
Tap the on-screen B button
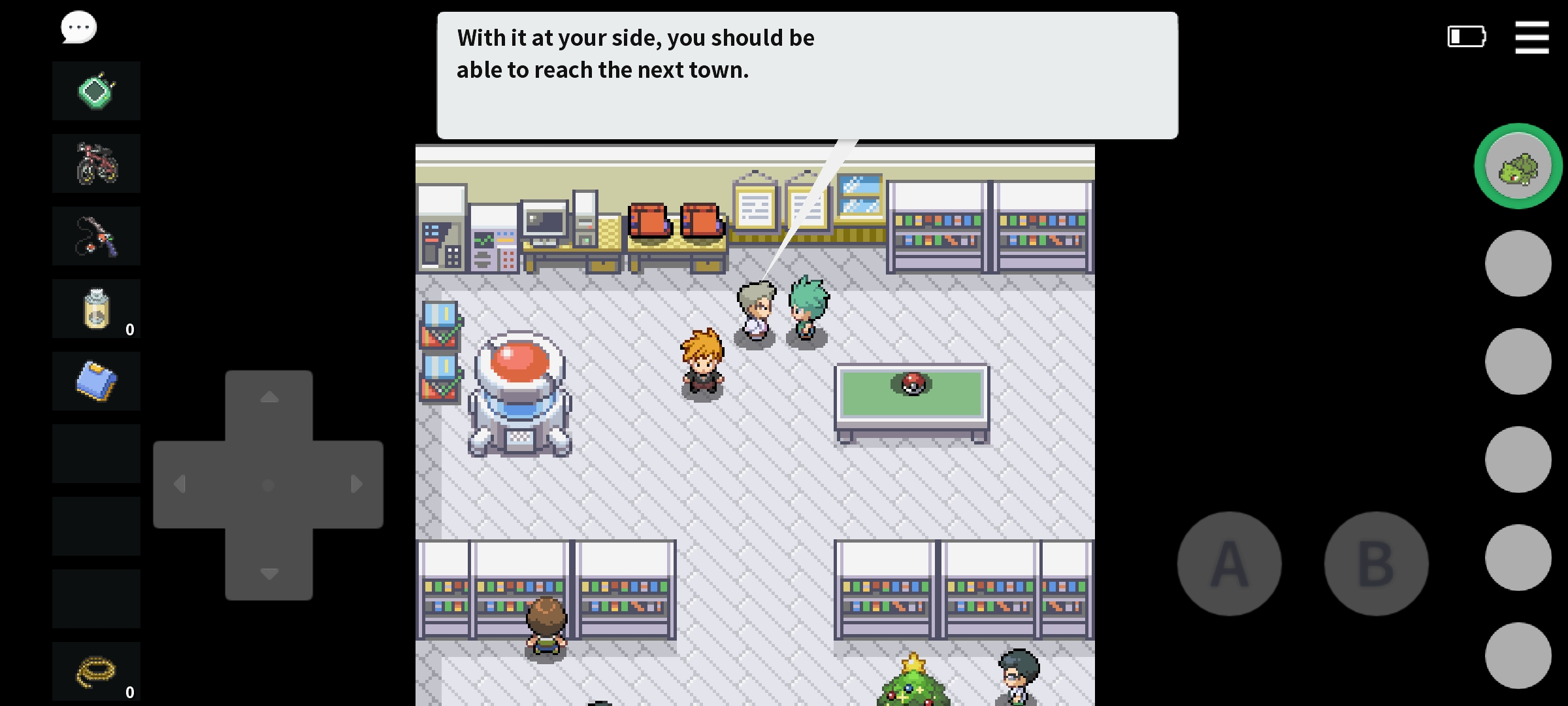pos(1376,563)
